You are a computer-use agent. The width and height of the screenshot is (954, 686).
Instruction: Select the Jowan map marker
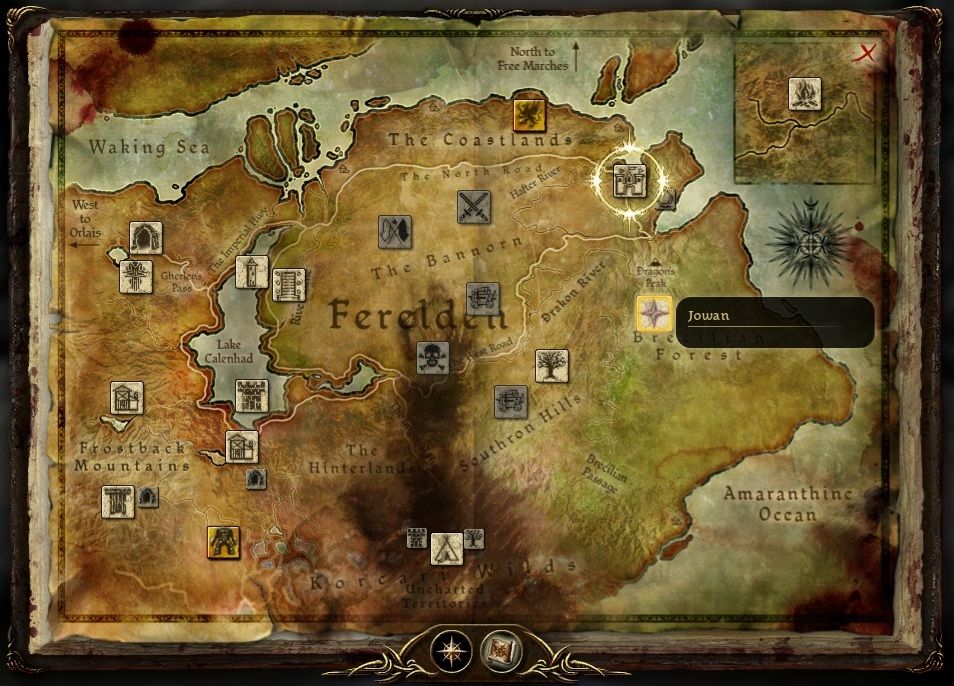tap(654, 314)
